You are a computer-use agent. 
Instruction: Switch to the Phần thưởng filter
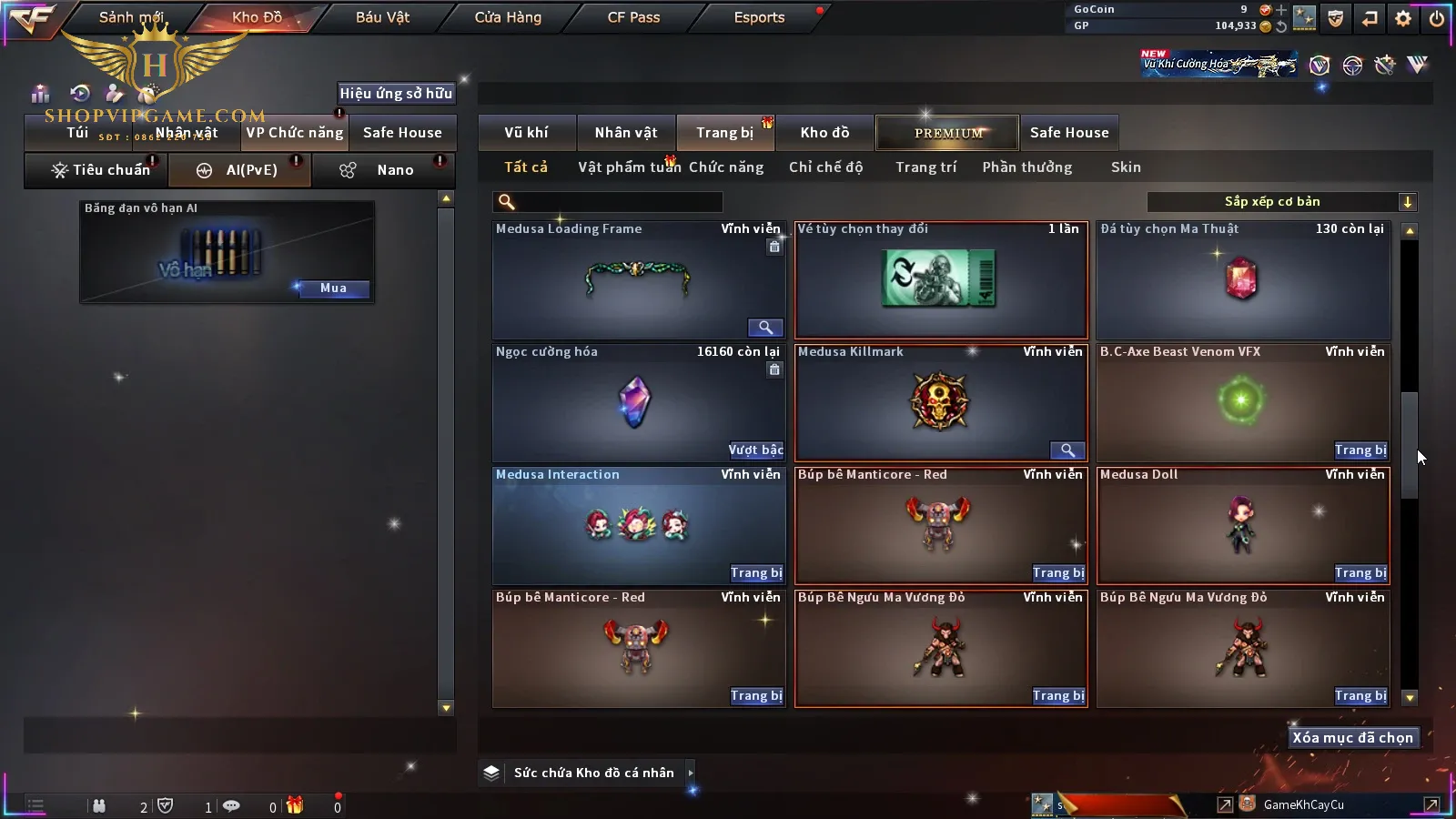(1026, 167)
